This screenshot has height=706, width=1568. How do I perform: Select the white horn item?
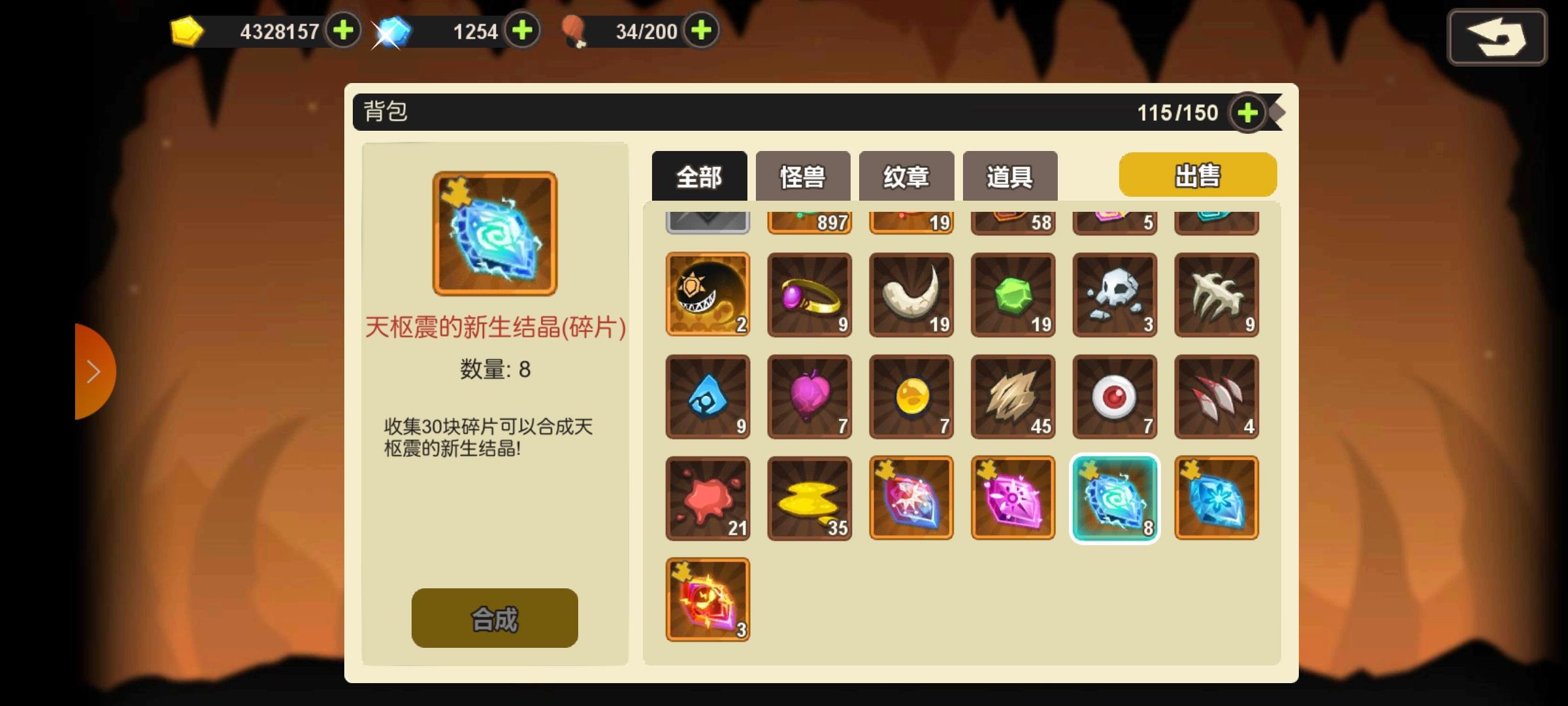click(911, 295)
